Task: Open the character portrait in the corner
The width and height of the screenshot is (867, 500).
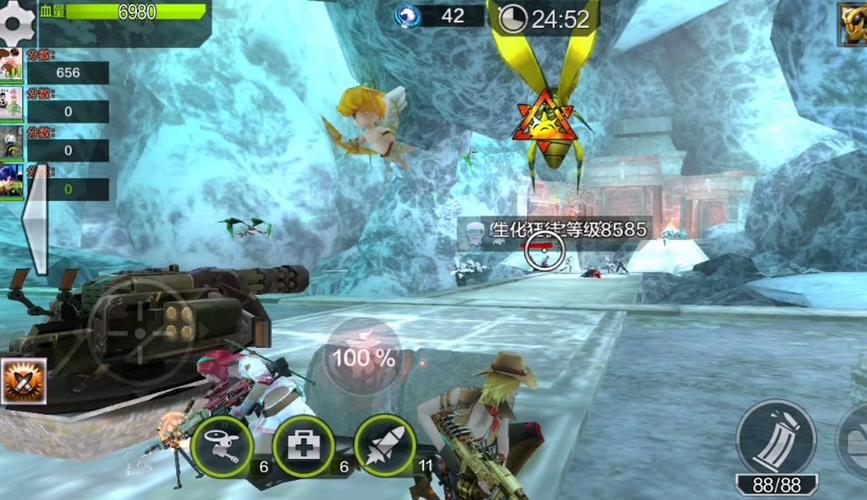Action: (853, 24)
